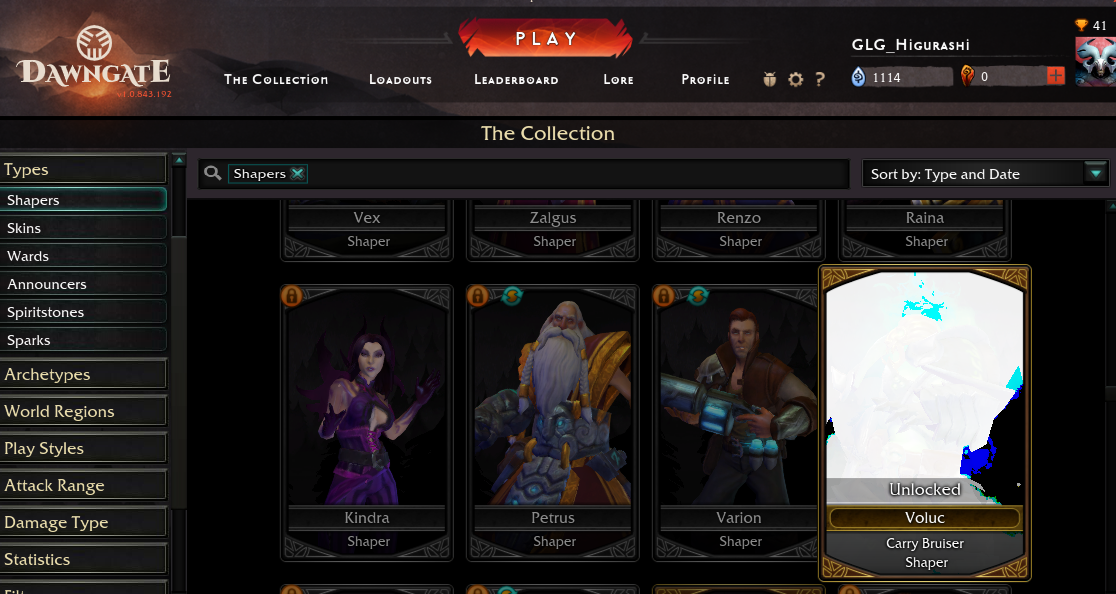This screenshot has width=1116, height=594.
Task: Open the Leaderboard page
Action: click(x=516, y=80)
